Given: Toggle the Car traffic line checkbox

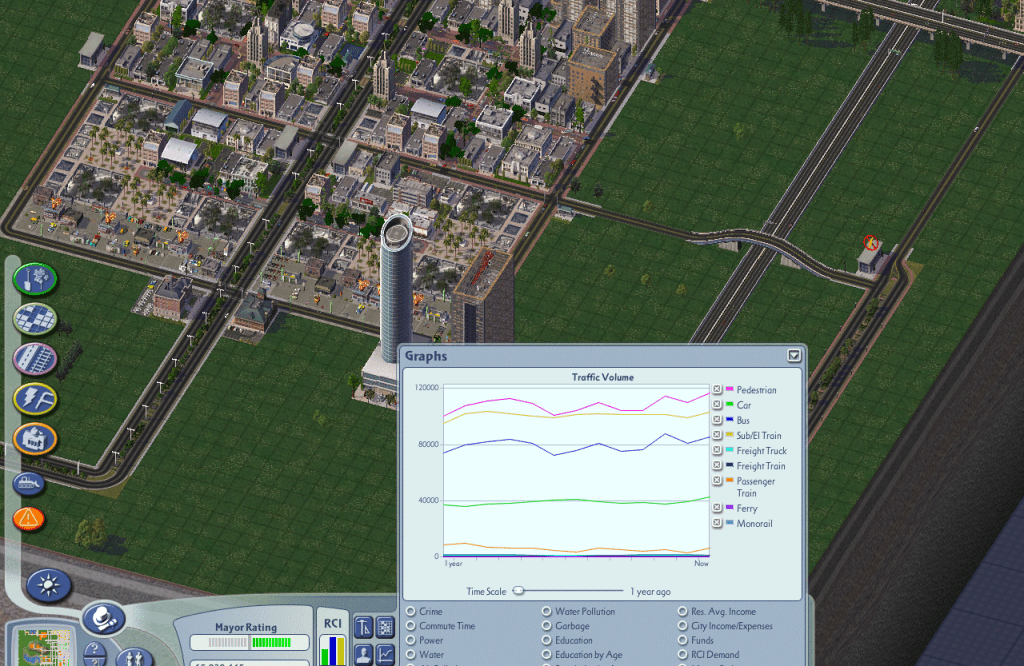Looking at the screenshot, I should coord(717,405).
